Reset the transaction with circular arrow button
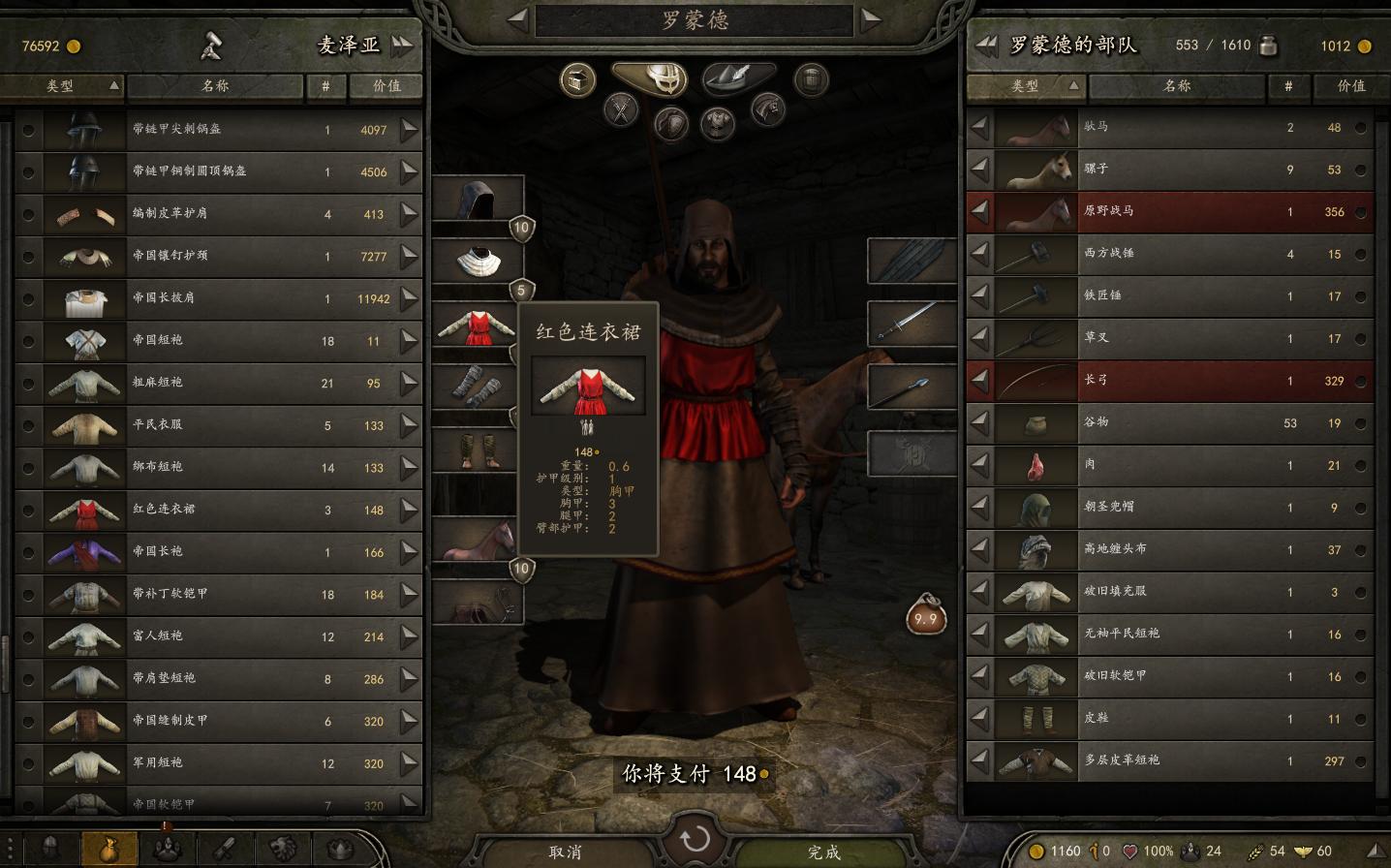This screenshot has width=1391, height=868. coord(695,840)
